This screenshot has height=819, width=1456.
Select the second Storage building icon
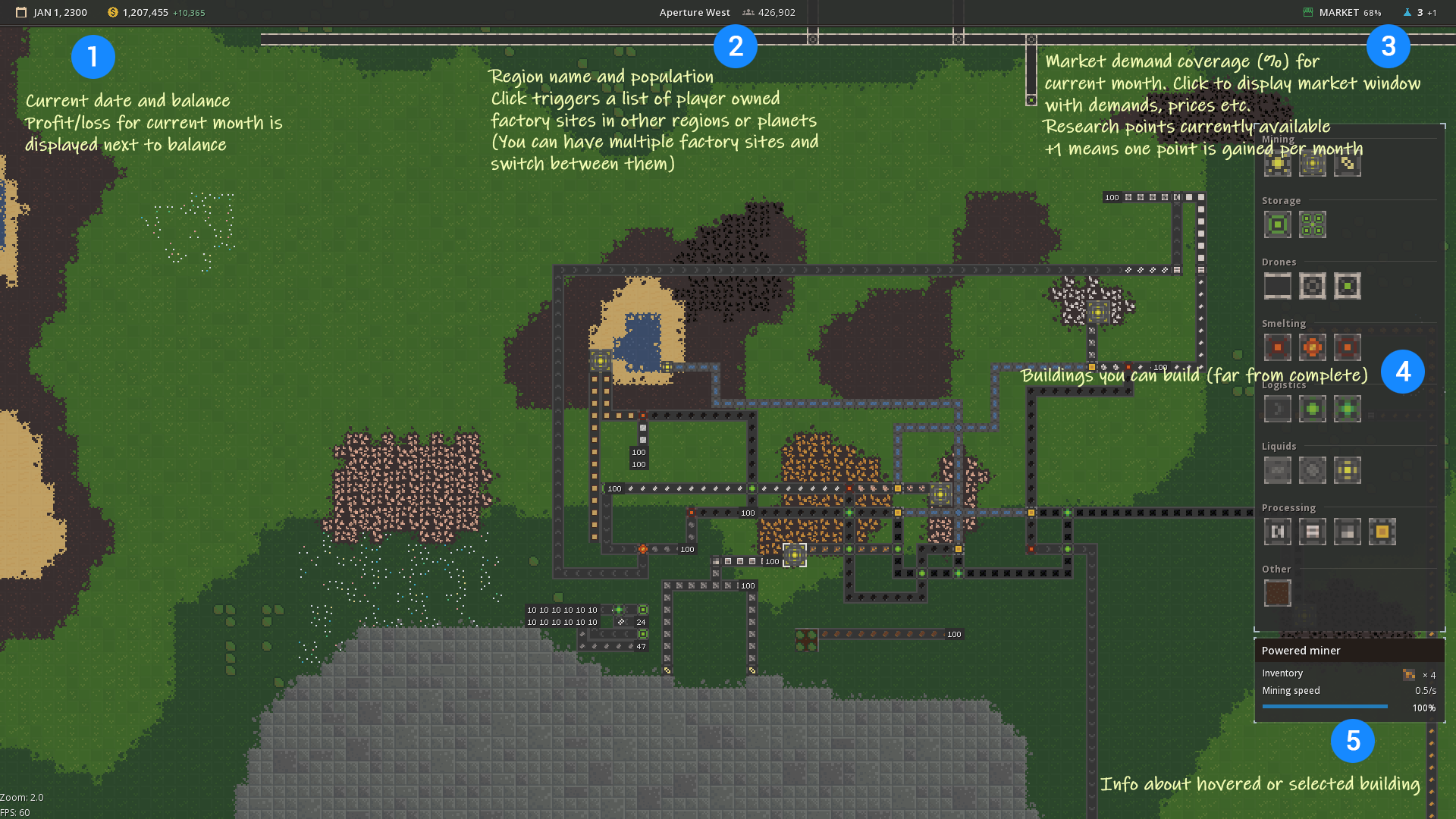(1312, 224)
